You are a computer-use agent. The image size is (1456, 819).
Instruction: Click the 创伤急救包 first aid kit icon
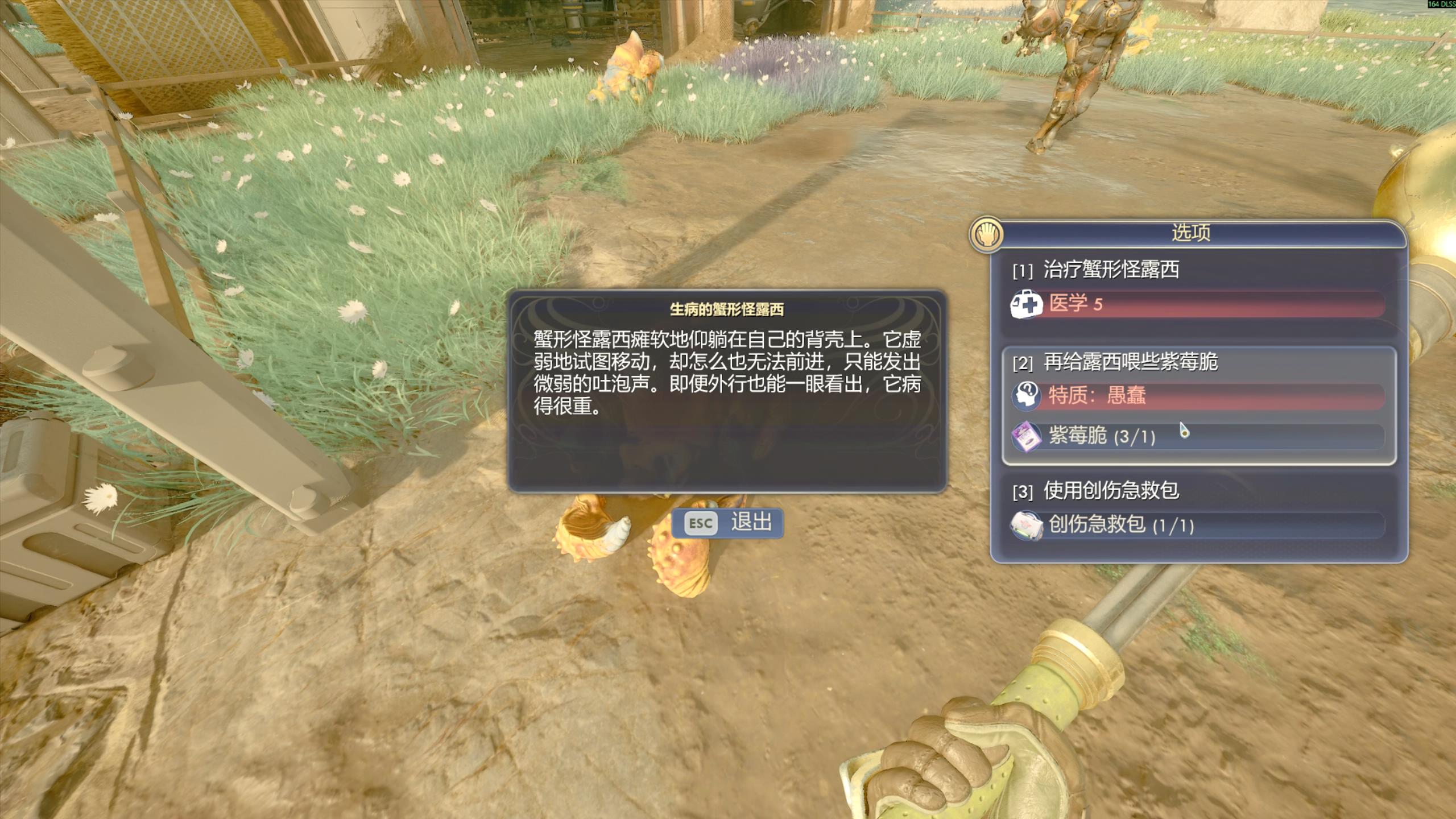(x=1027, y=524)
